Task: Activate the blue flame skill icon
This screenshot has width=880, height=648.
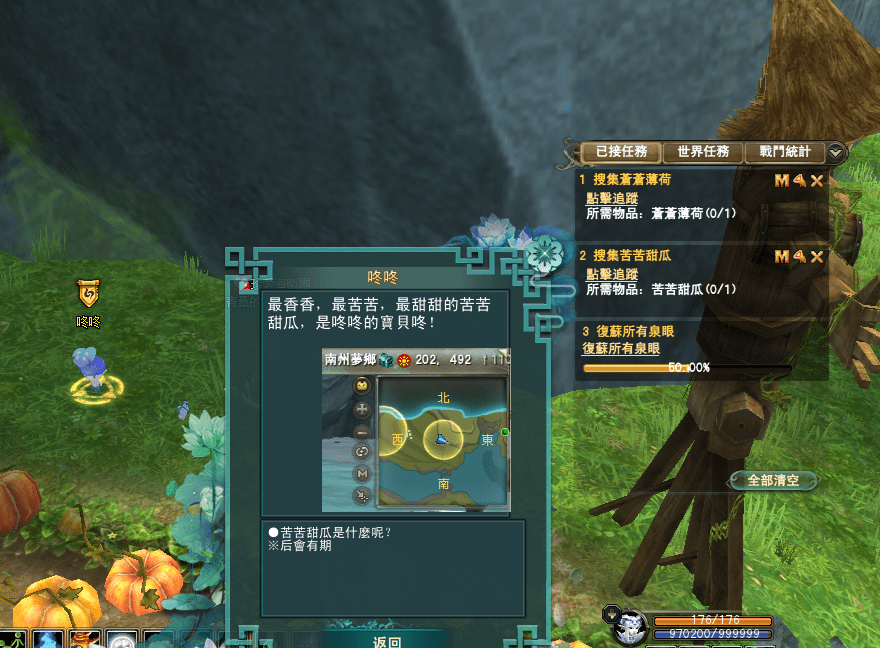Action: (x=49, y=639)
